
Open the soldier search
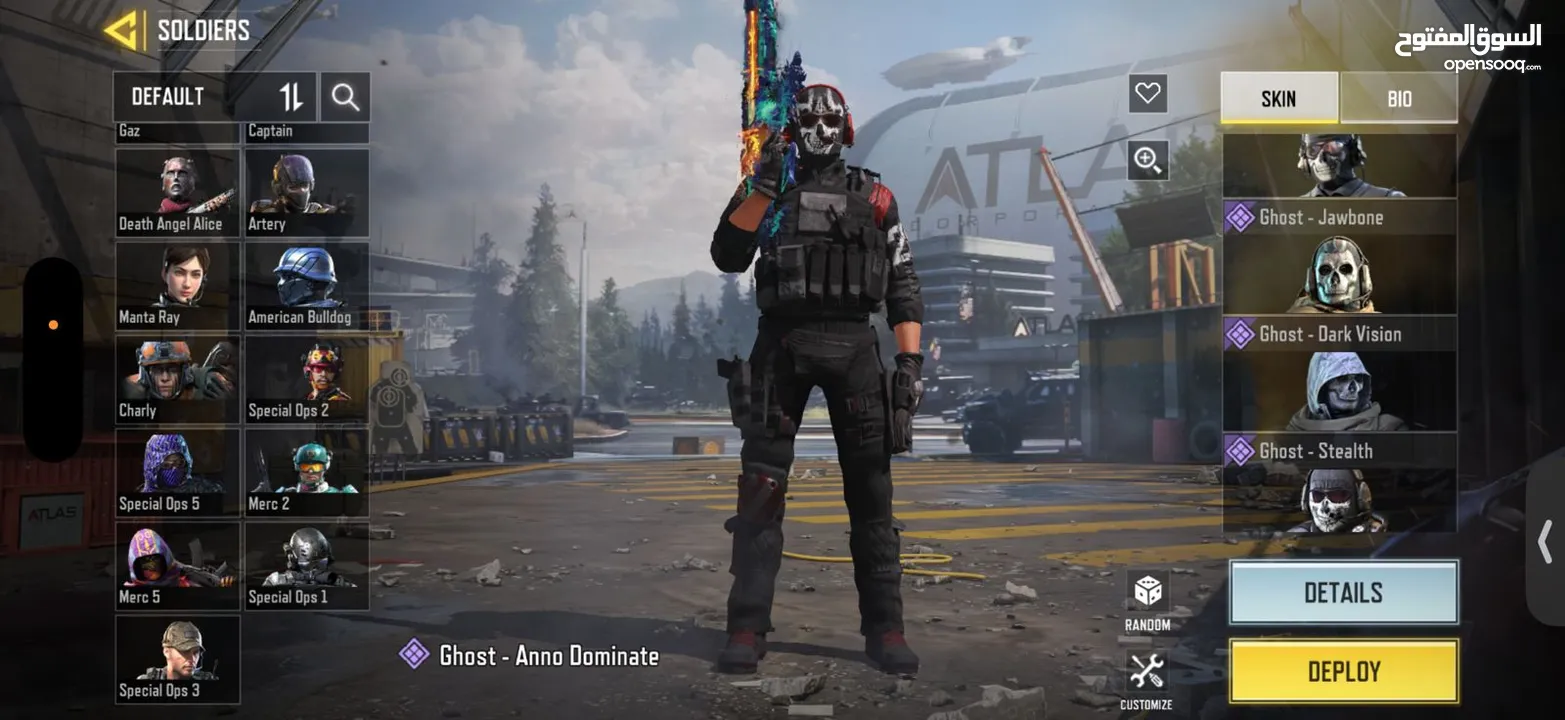click(345, 97)
